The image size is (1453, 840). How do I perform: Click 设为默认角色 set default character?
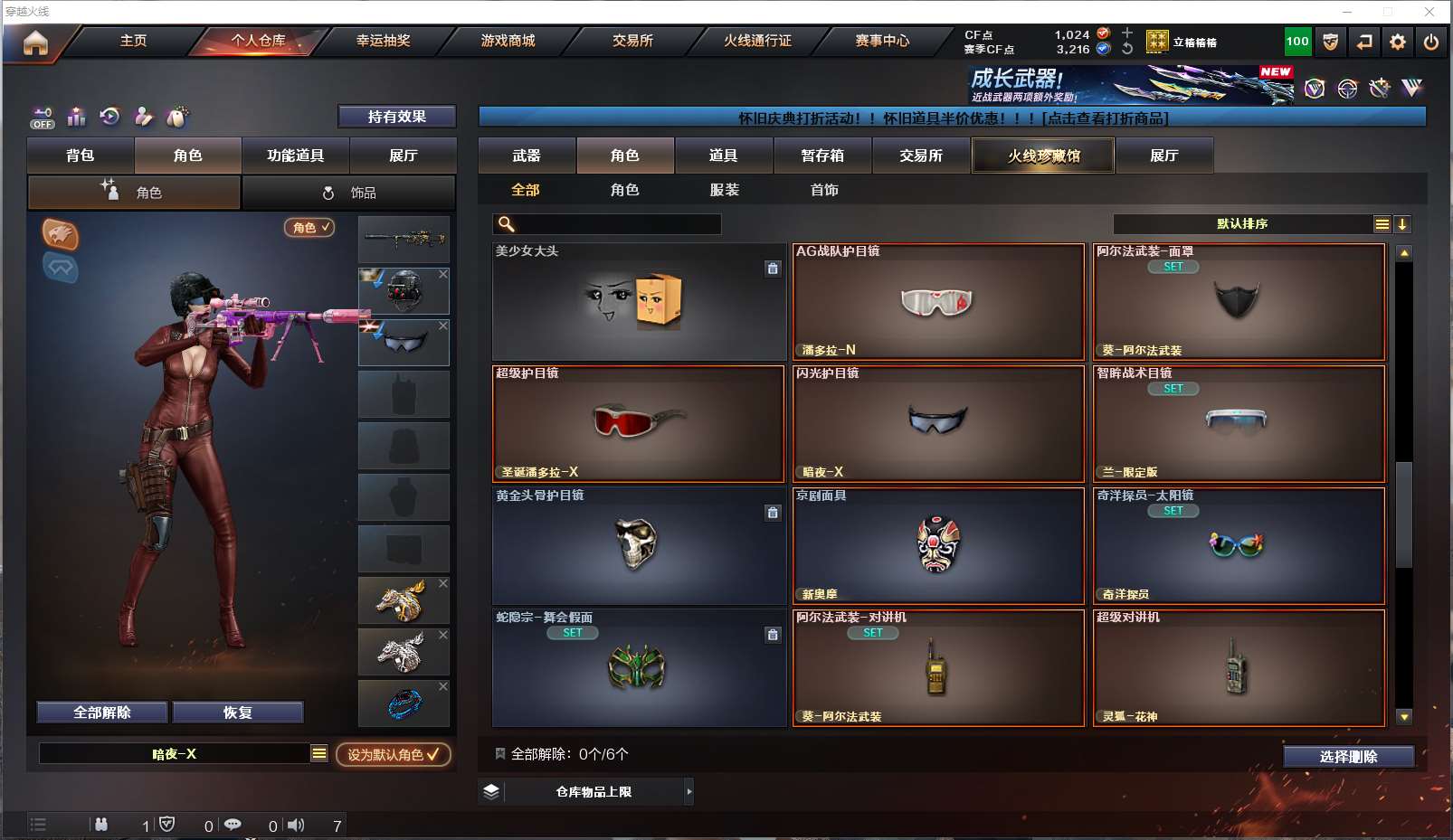click(394, 754)
